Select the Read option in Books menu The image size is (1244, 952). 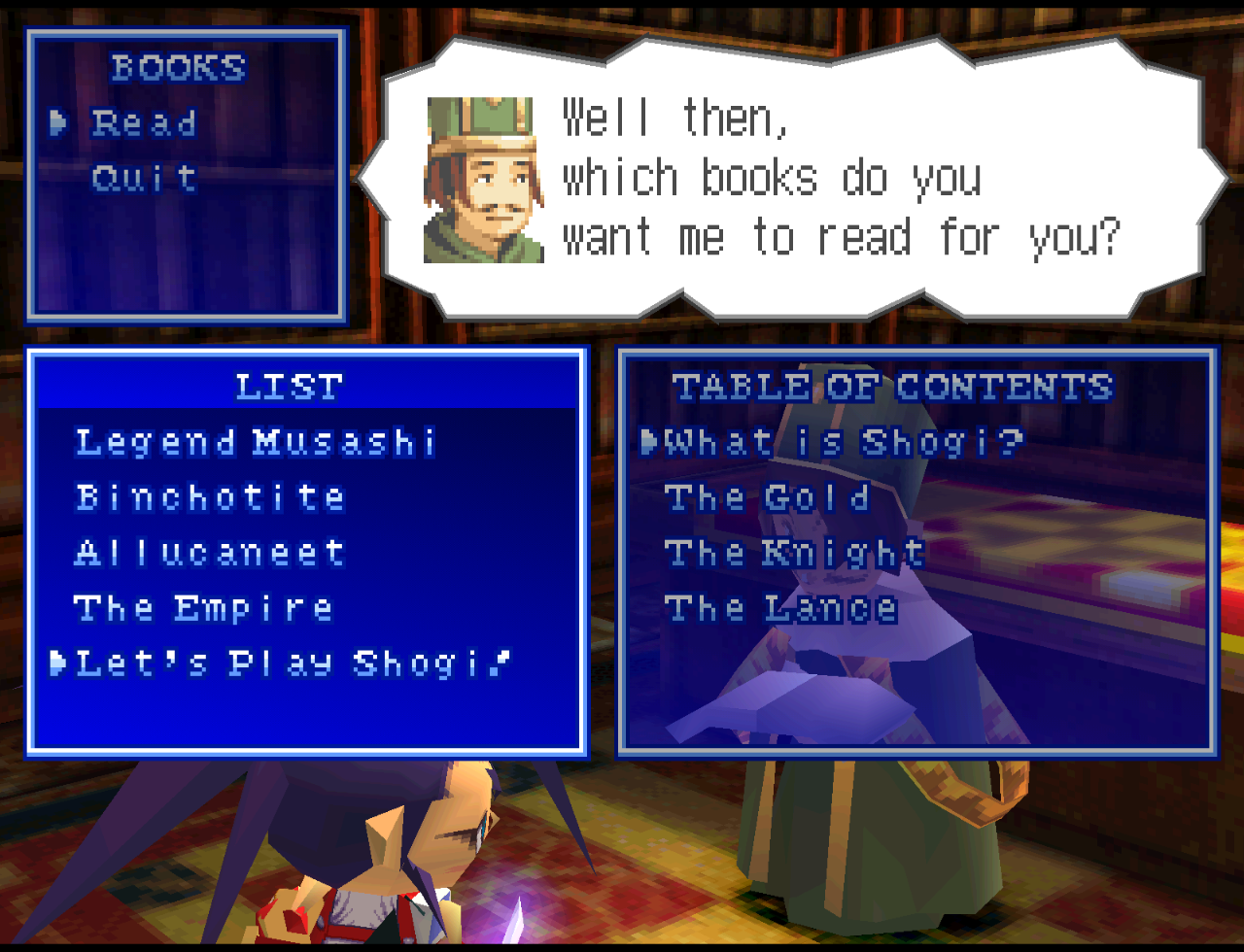(144, 123)
